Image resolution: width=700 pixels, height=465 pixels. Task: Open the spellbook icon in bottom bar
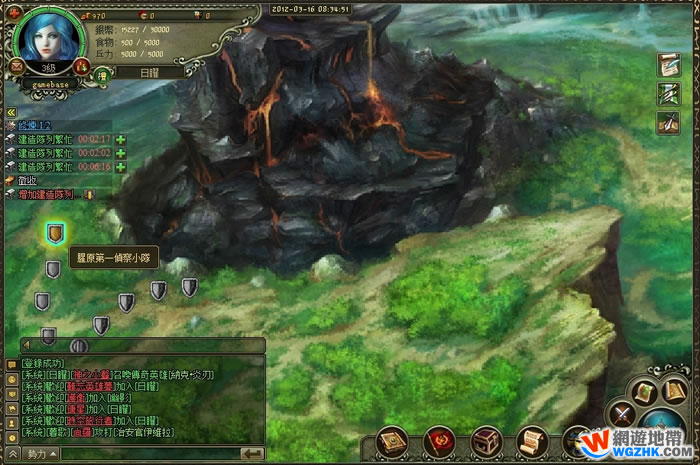point(392,440)
